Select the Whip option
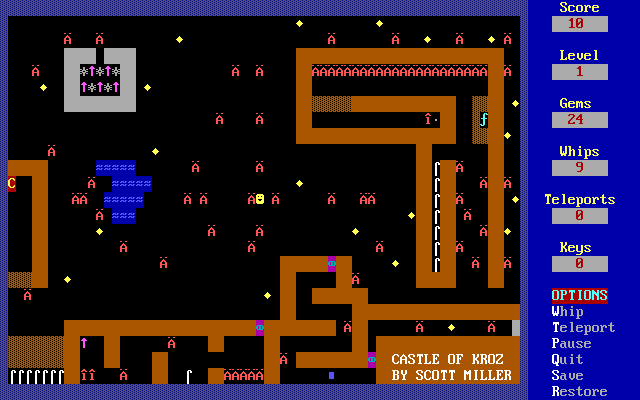 tap(567, 312)
